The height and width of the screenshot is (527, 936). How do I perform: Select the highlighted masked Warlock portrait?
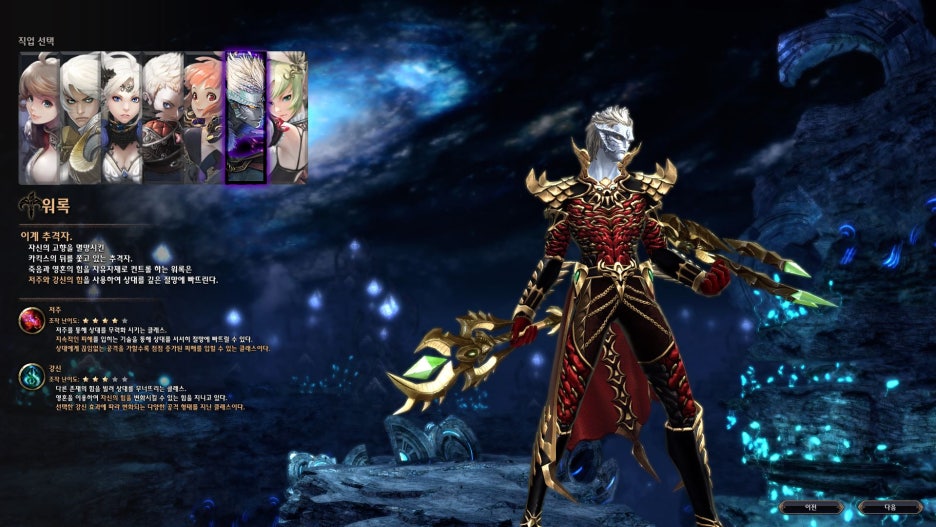[245, 118]
